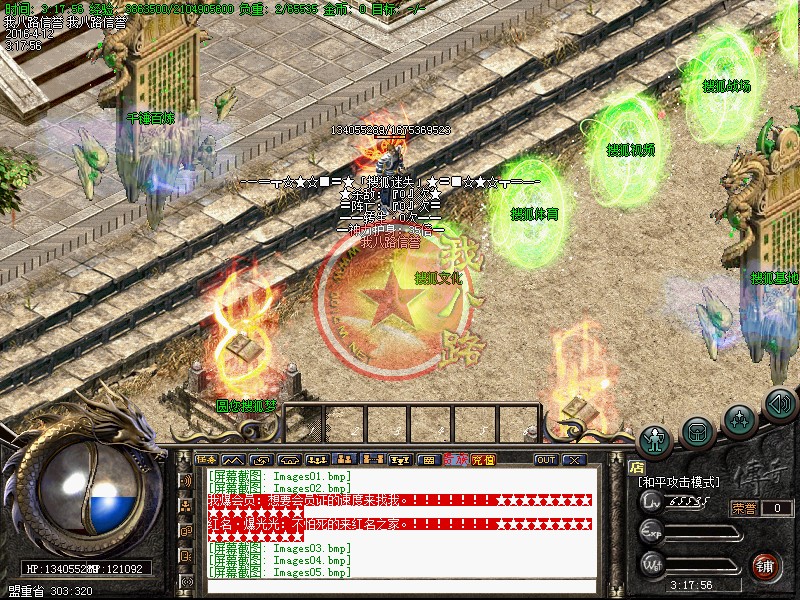The image size is (800, 600).
Task: Open the red 铺 shop button
Action: pyautogui.click(x=767, y=564)
